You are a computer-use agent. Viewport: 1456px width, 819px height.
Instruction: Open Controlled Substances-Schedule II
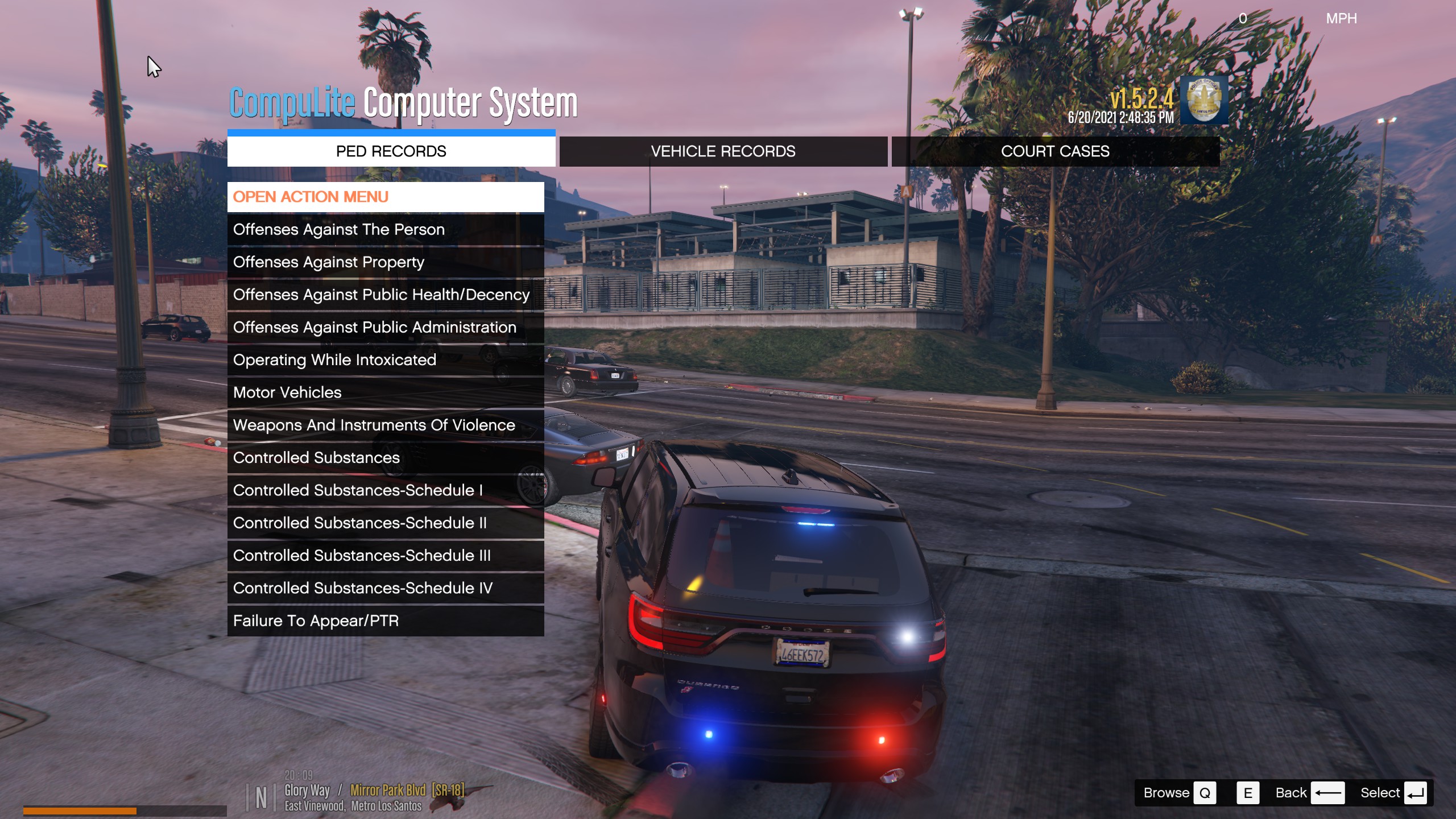(x=386, y=523)
